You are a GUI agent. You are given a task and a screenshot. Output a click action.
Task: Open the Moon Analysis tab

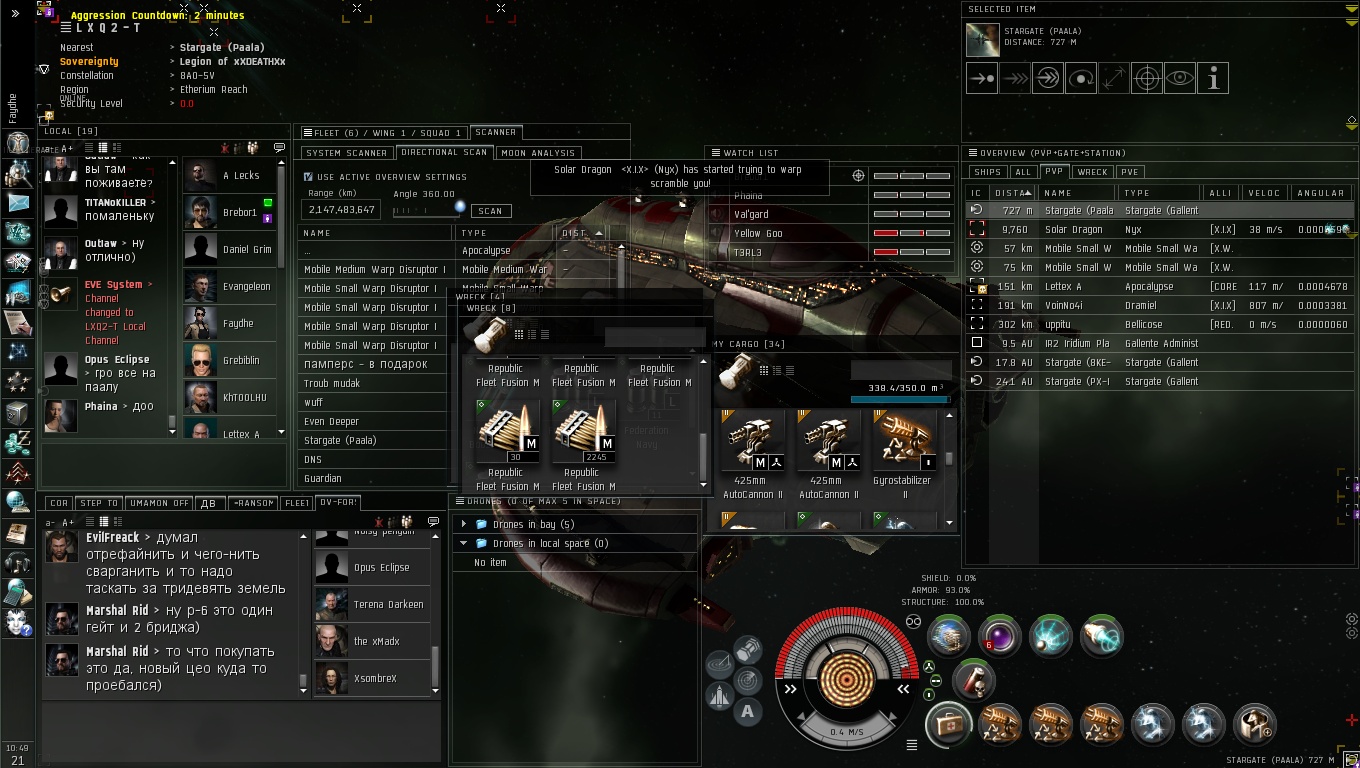(x=538, y=153)
